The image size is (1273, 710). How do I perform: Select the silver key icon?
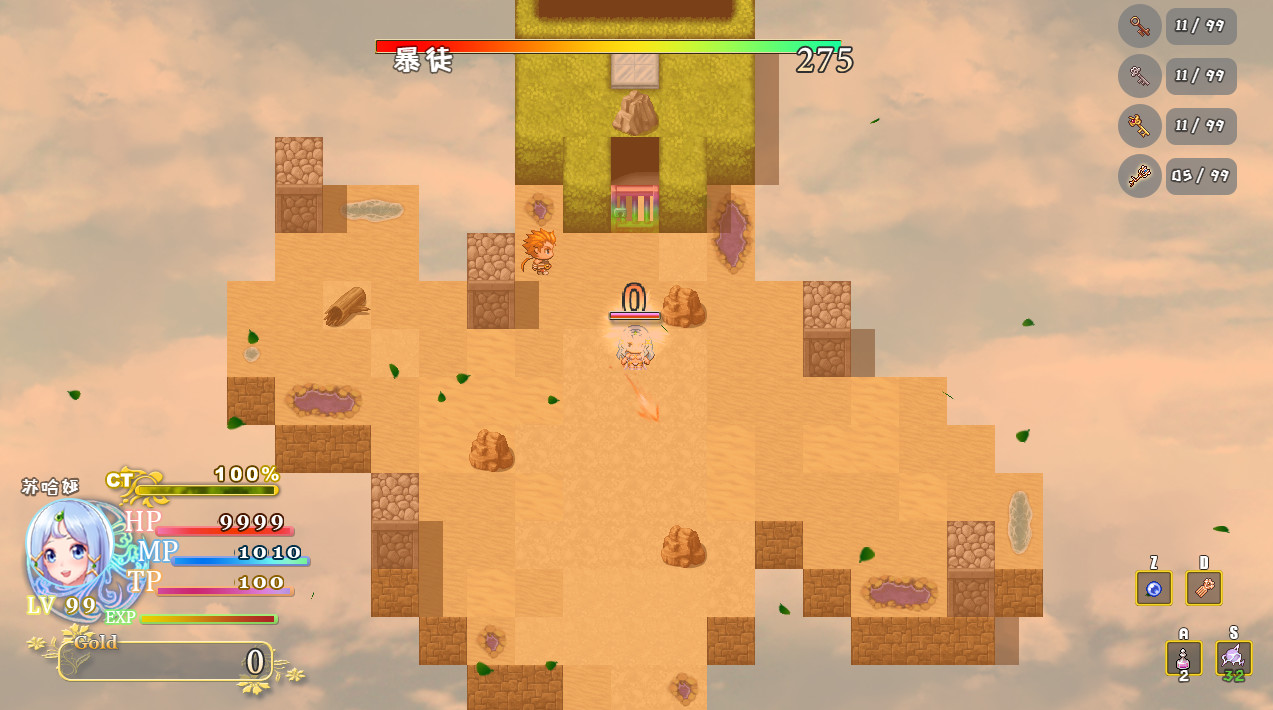(x=1140, y=76)
